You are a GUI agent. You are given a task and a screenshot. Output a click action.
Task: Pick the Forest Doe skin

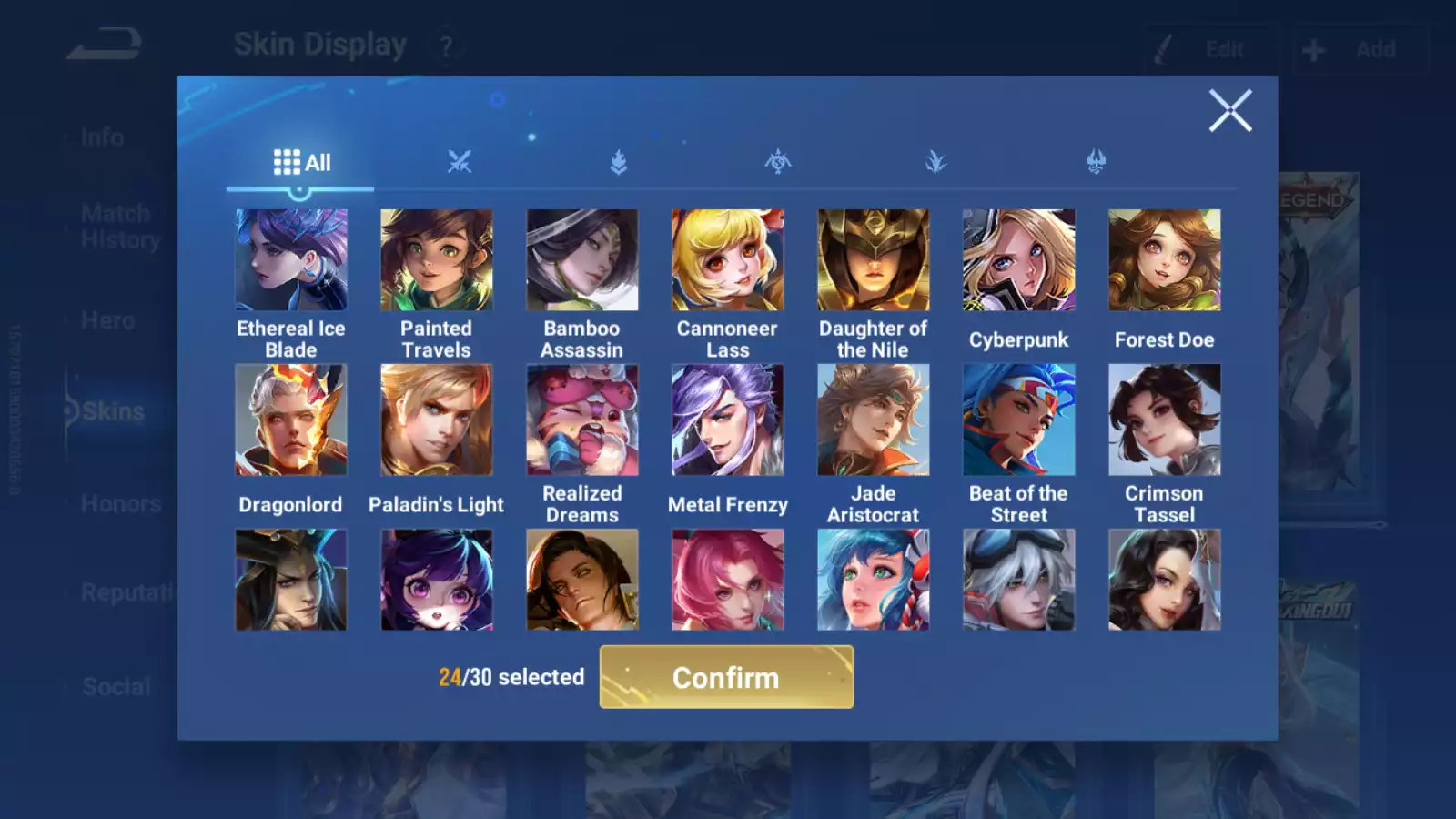(1165, 260)
